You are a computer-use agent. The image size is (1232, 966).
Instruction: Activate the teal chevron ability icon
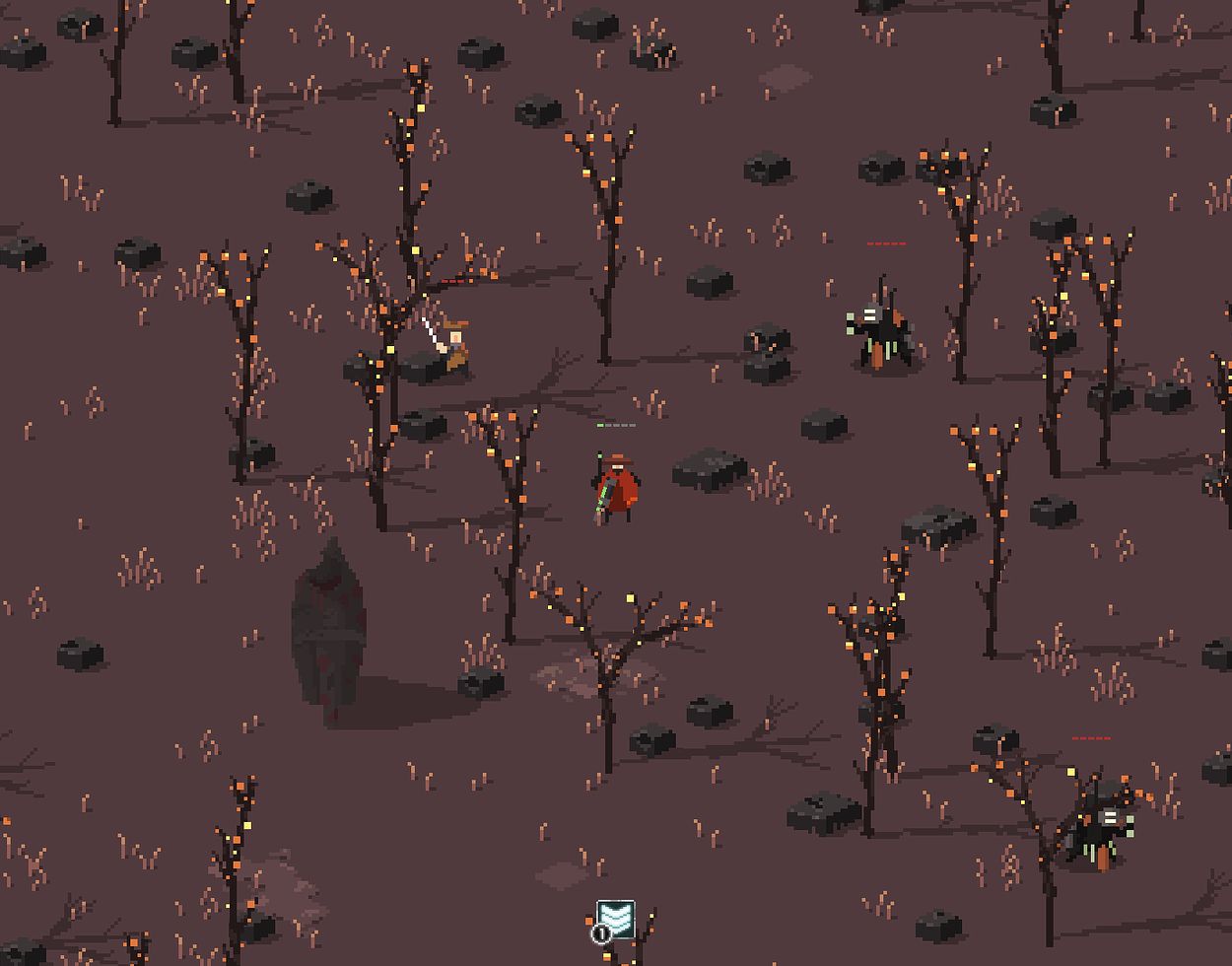pos(616,919)
